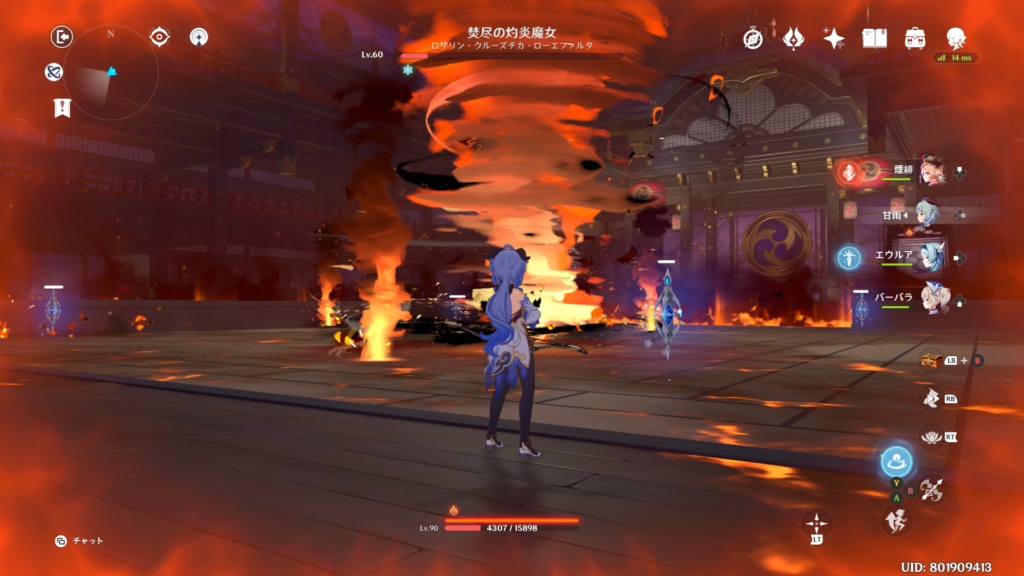Fire the bow normal attack icon

932,489
